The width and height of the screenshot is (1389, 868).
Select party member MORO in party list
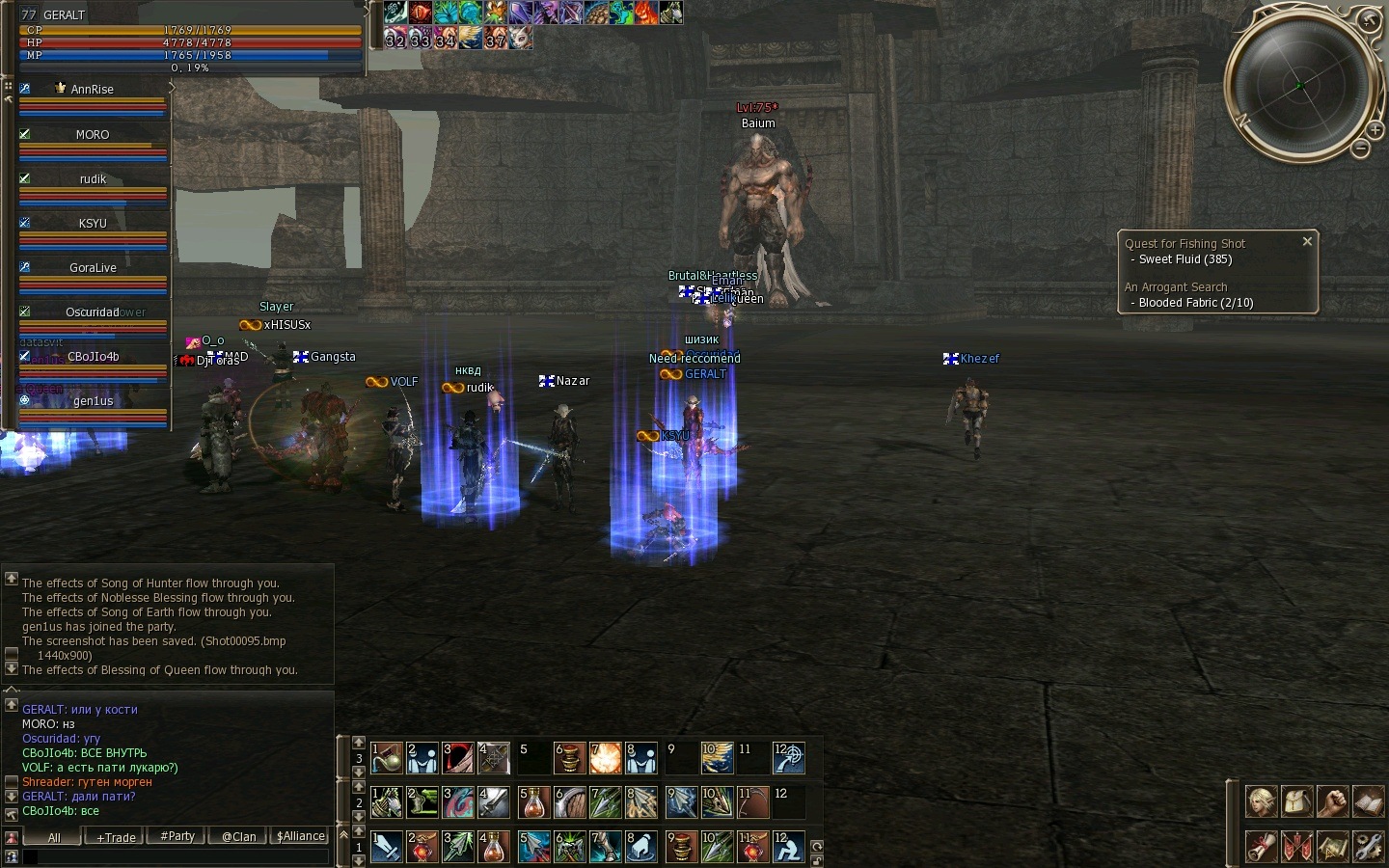tap(93, 135)
